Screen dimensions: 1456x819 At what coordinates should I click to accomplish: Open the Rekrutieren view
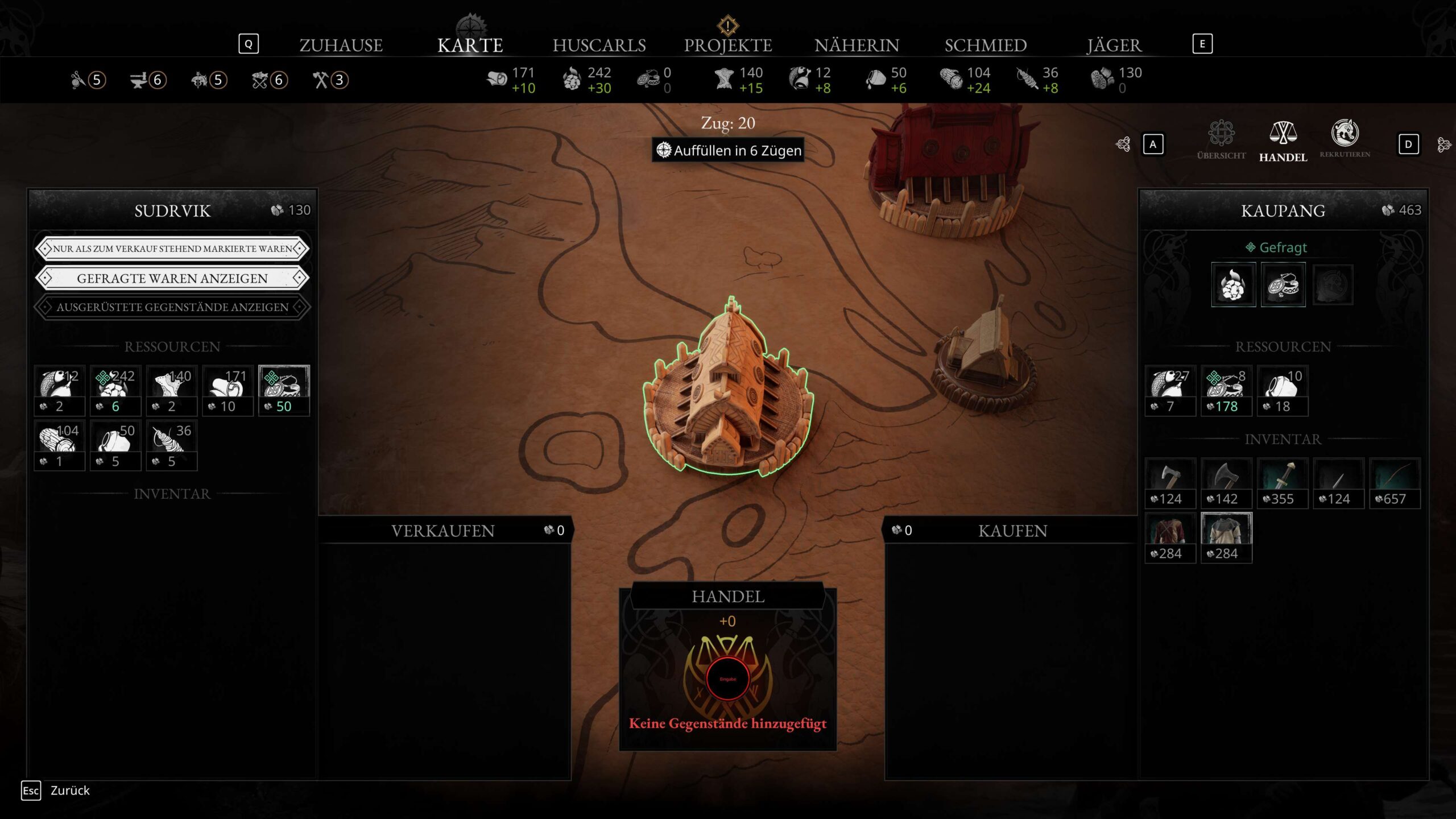click(1345, 139)
